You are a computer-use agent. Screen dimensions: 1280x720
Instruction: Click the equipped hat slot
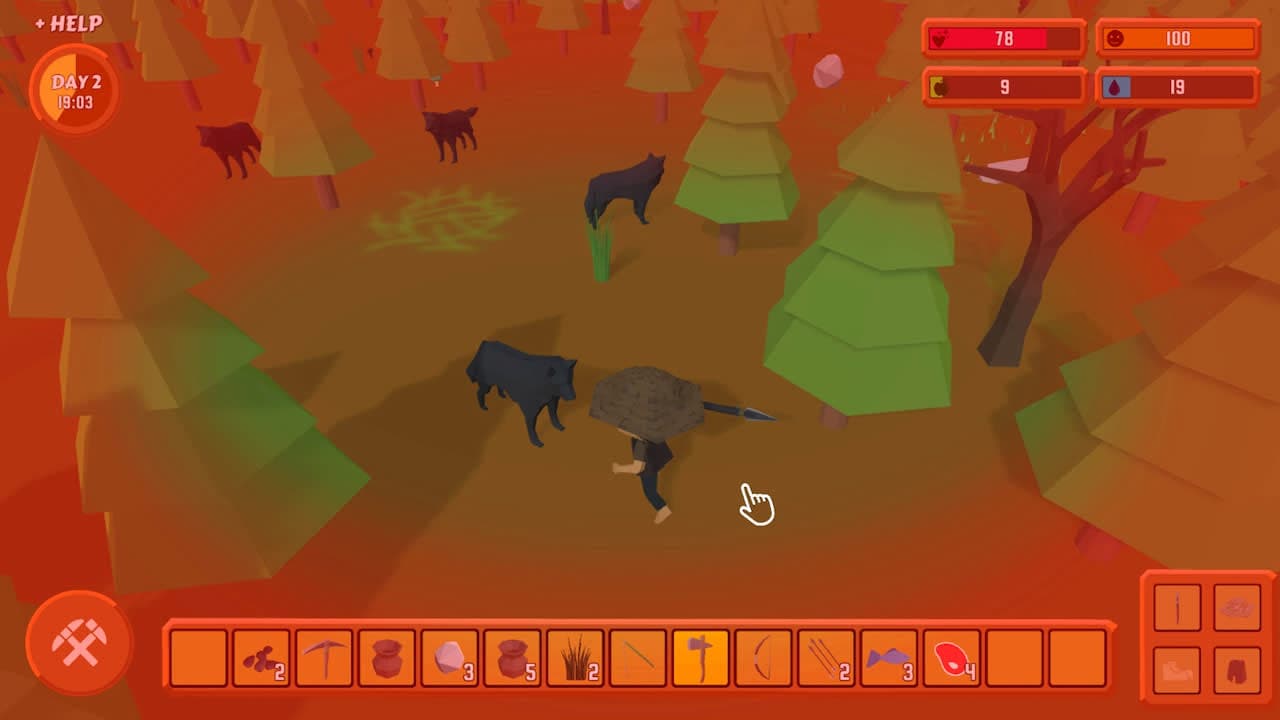click(1238, 608)
